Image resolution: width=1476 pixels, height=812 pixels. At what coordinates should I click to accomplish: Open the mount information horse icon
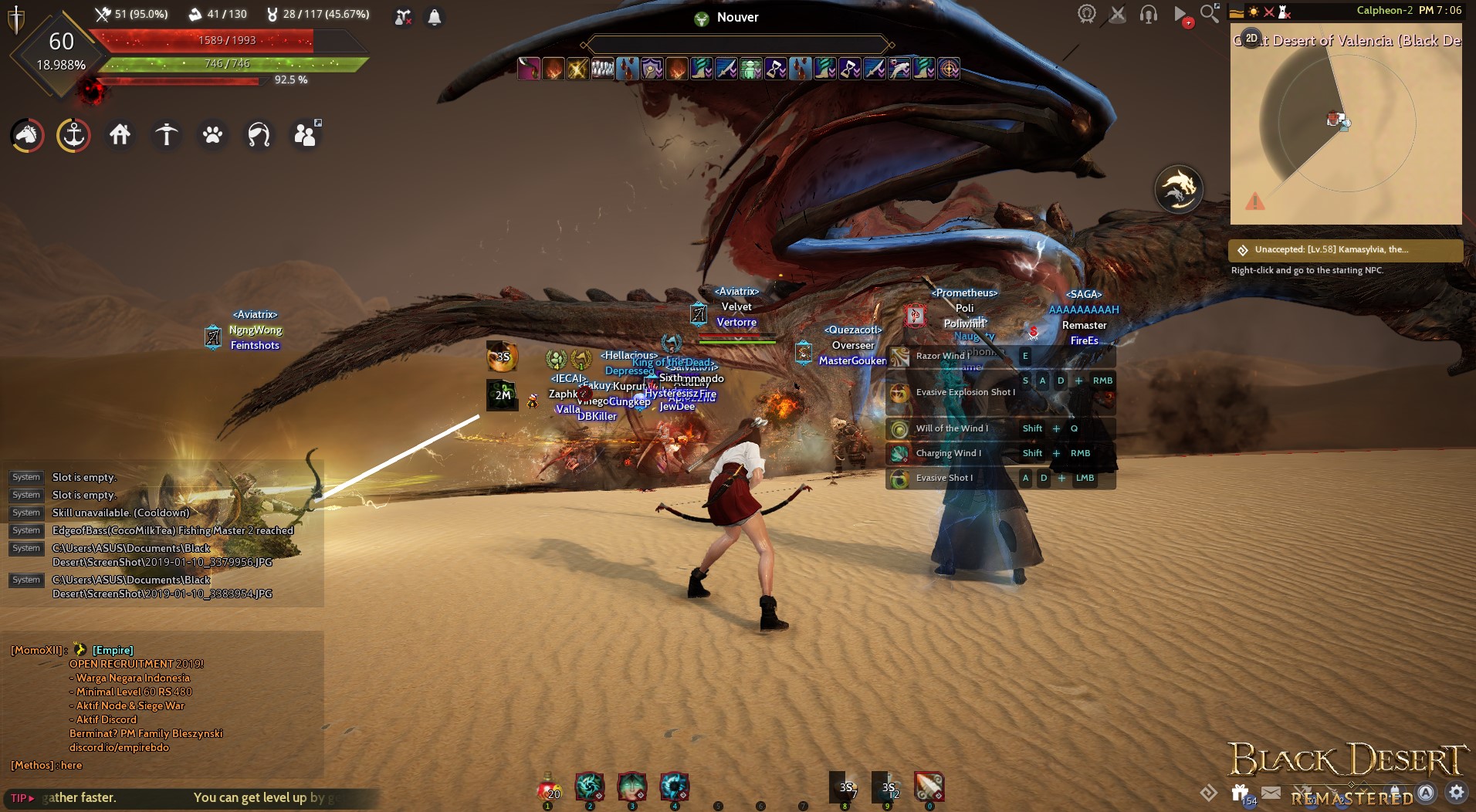tap(25, 134)
